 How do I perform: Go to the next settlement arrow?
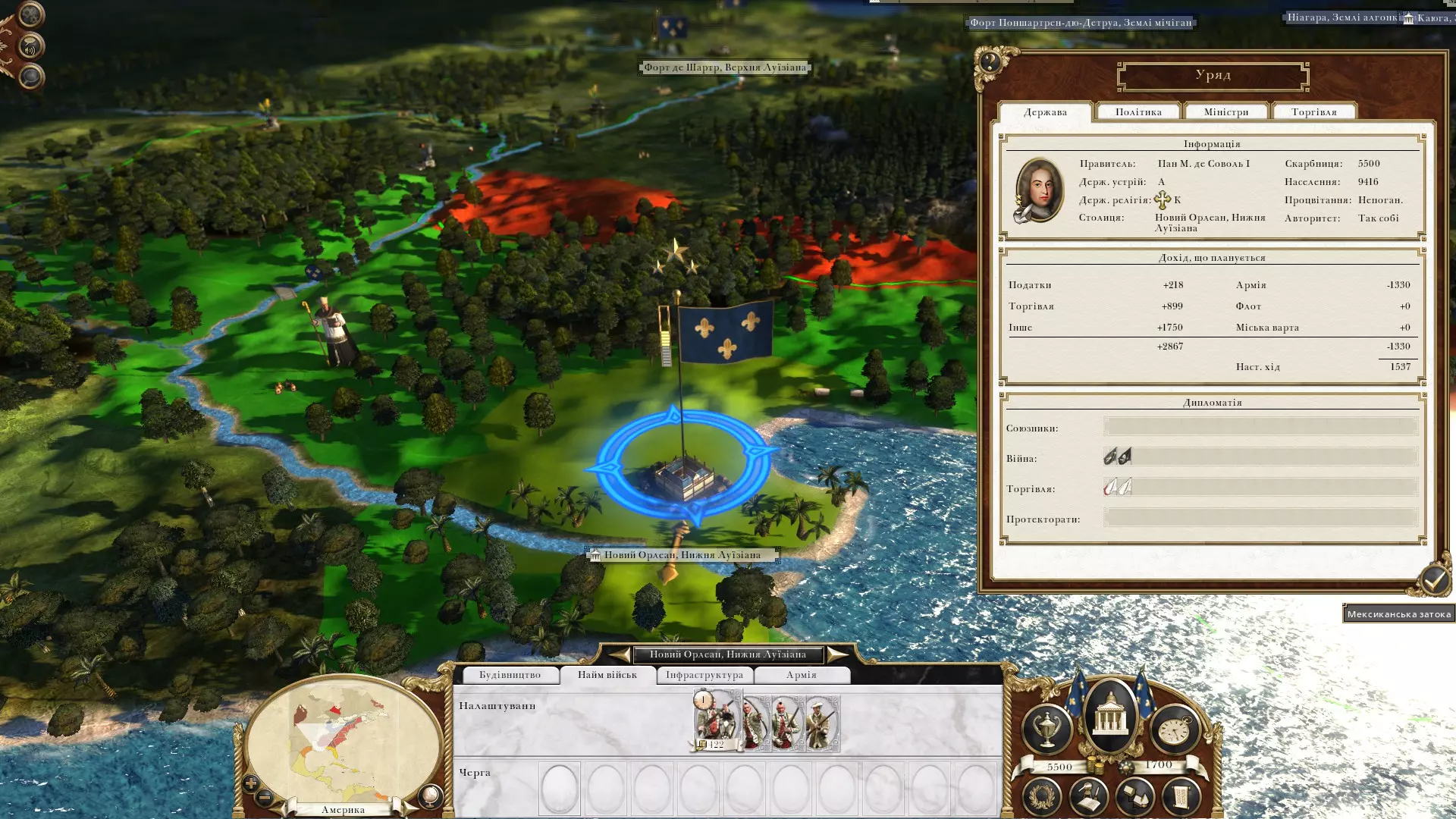pos(836,654)
